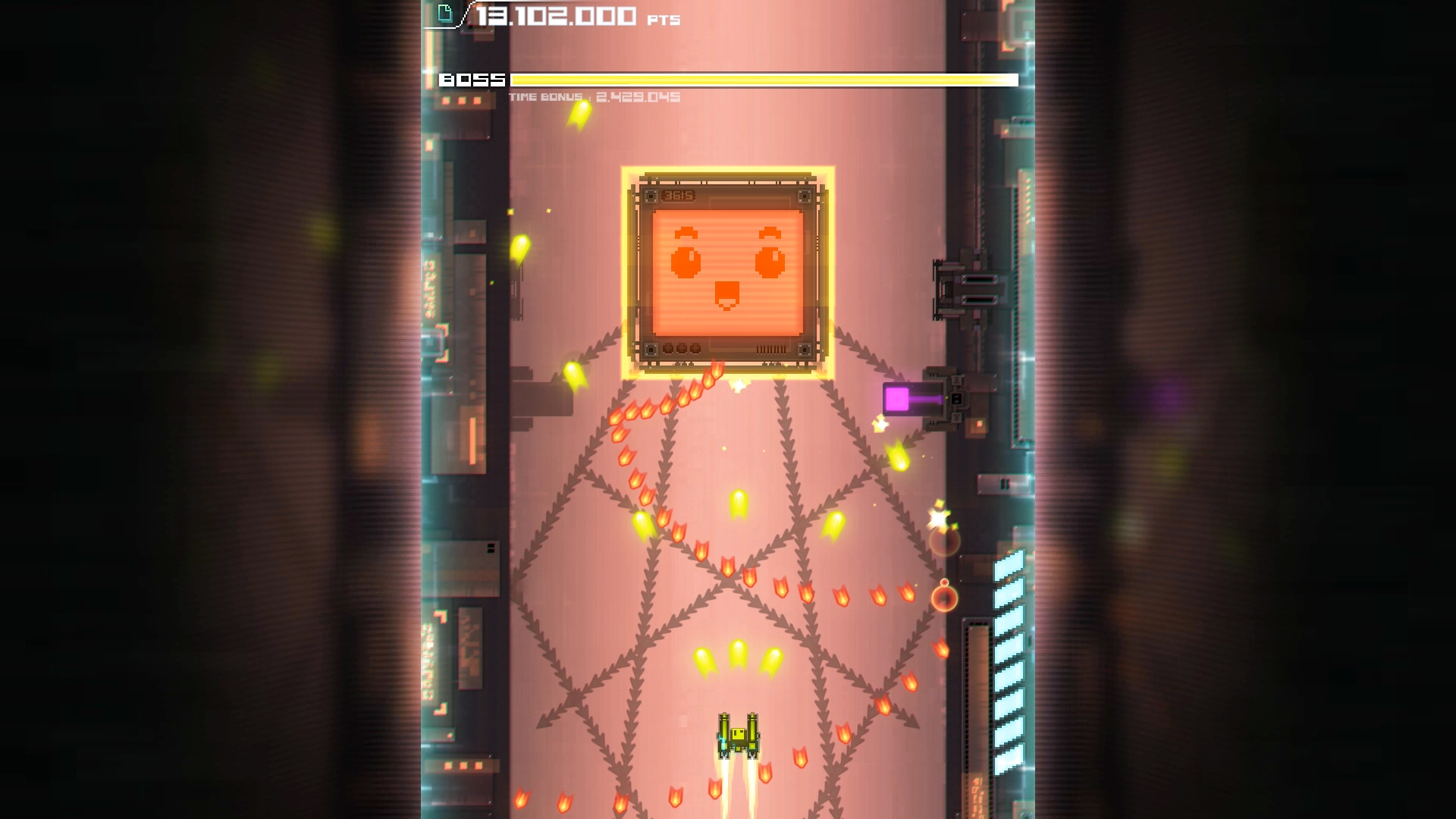Click the yellow bullet near the top of the arena
The image size is (1456, 819).
tap(578, 117)
